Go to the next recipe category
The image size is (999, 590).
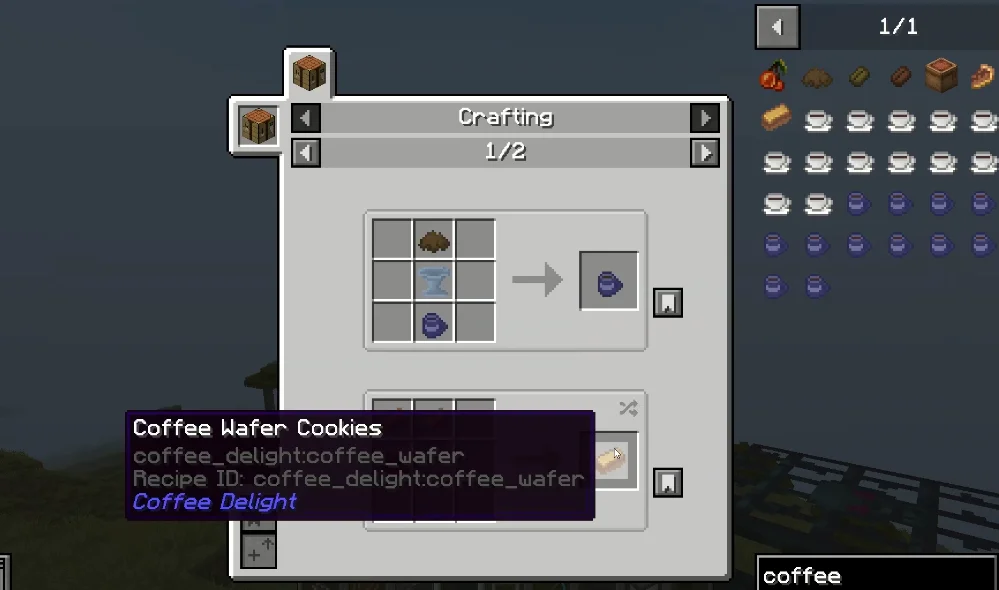tap(705, 118)
